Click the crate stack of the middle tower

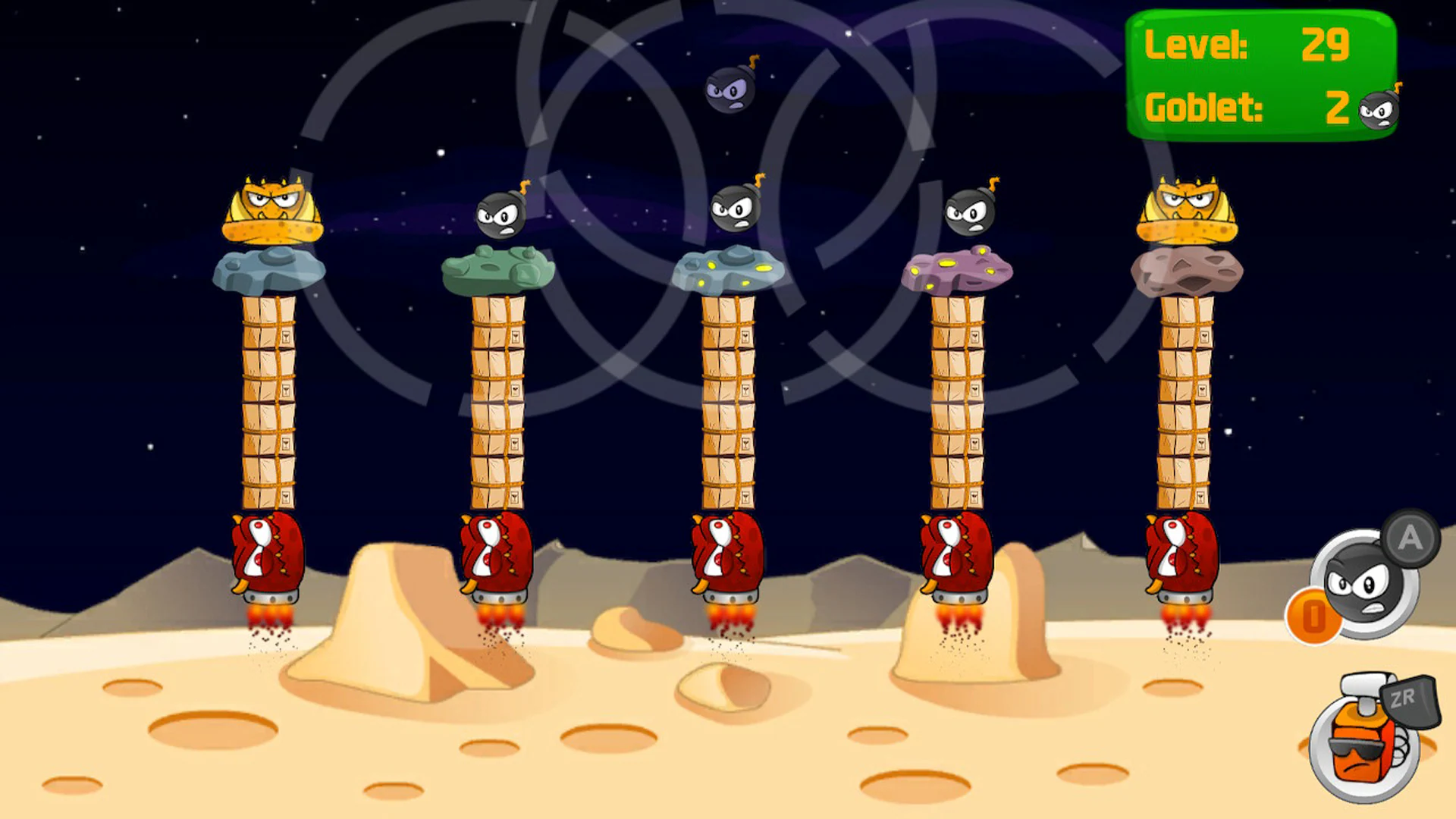click(730, 402)
